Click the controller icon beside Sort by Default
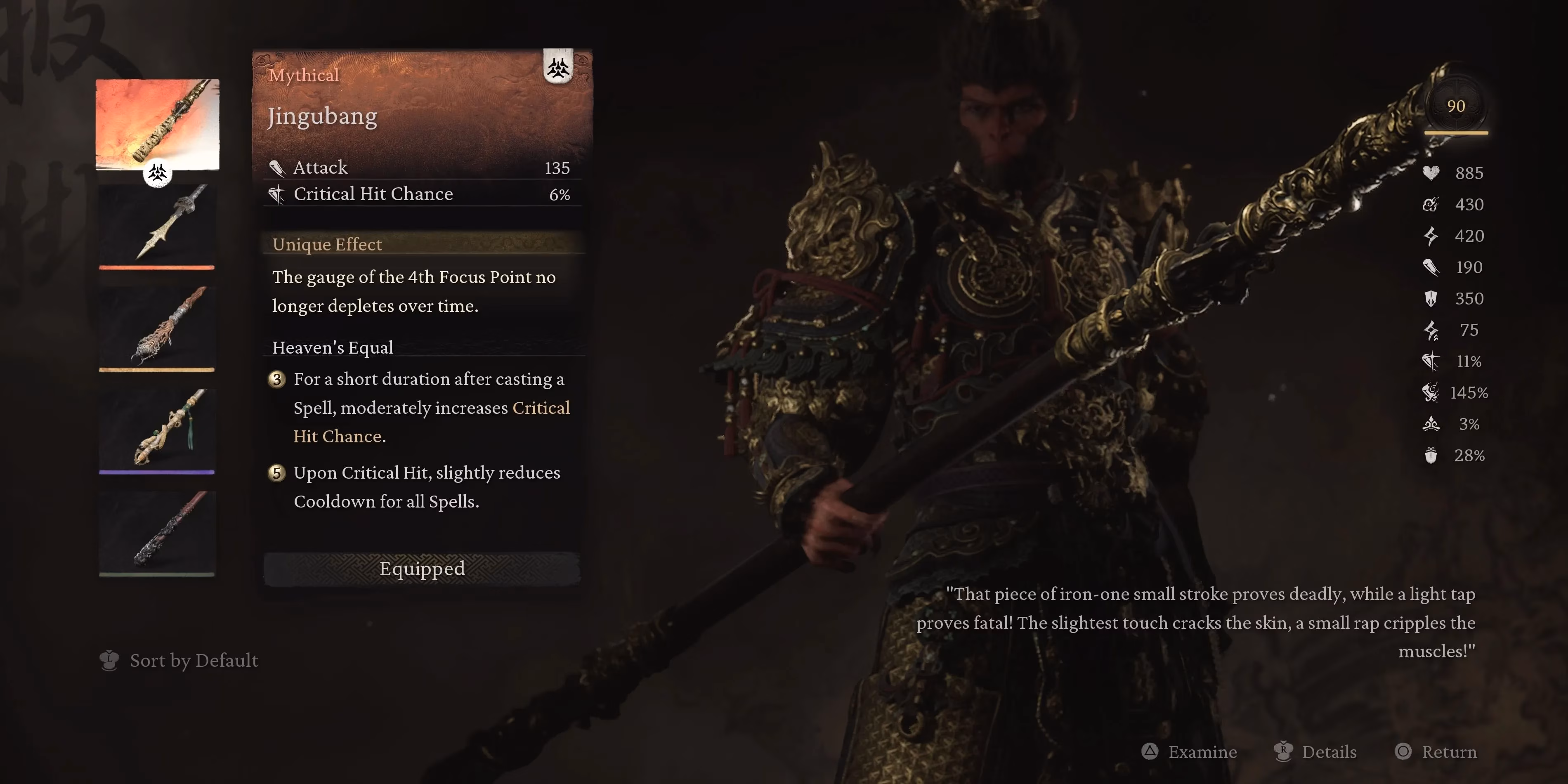Image resolution: width=1568 pixels, height=784 pixels. [x=110, y=661]
